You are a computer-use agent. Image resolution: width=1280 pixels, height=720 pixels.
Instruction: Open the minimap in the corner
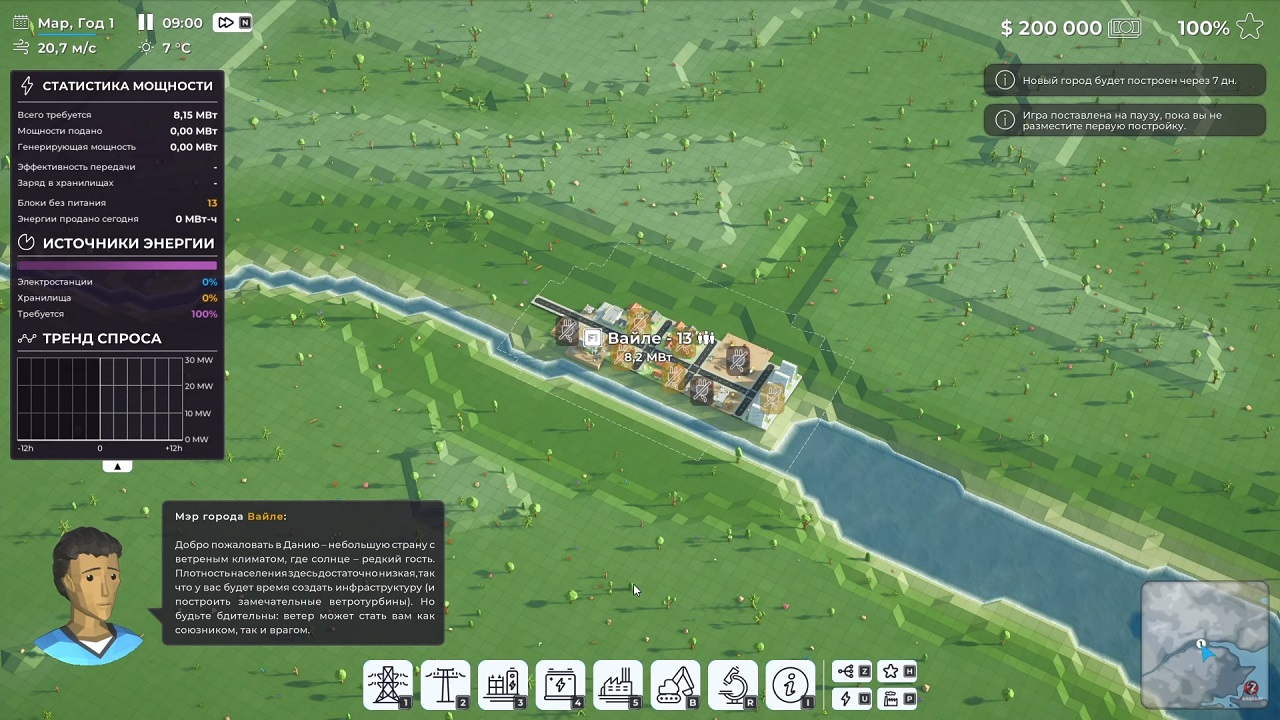pos(1205,645)
